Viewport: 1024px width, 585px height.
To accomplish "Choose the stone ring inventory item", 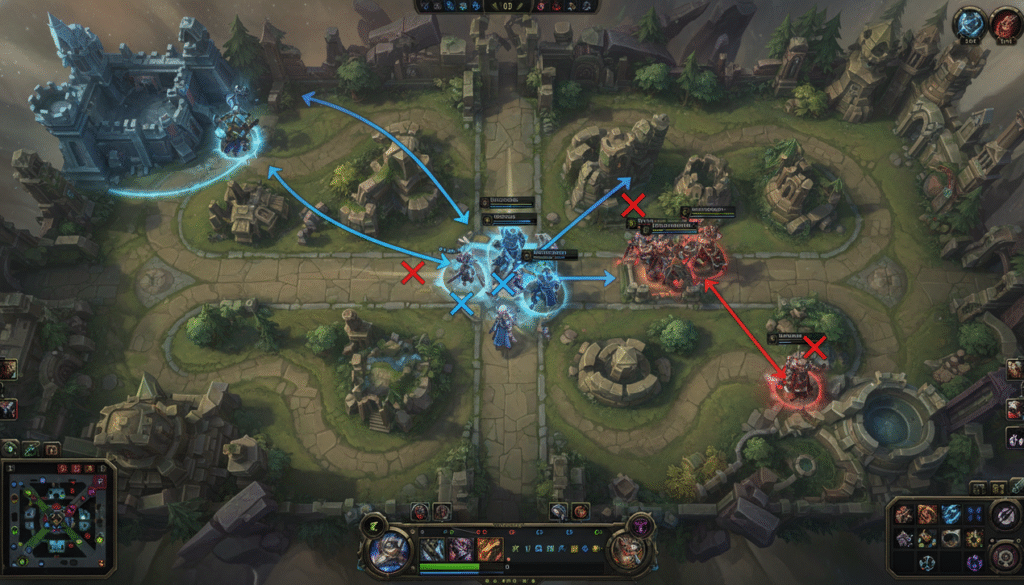I will [x=950, y=539].
